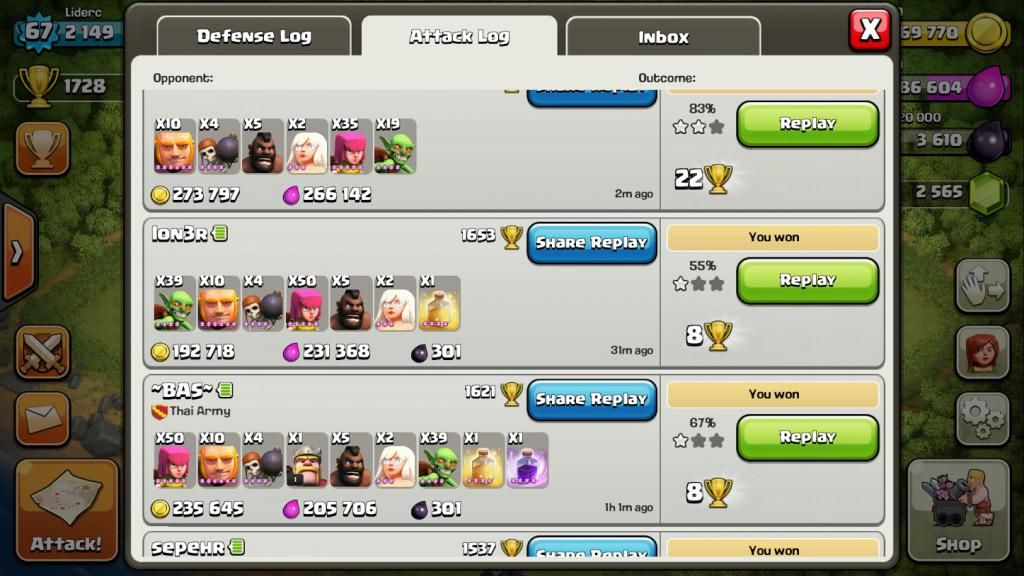The width and height of the screenshot is (1024, 576).
Task: Close the log window with red X
Action: 869,30
